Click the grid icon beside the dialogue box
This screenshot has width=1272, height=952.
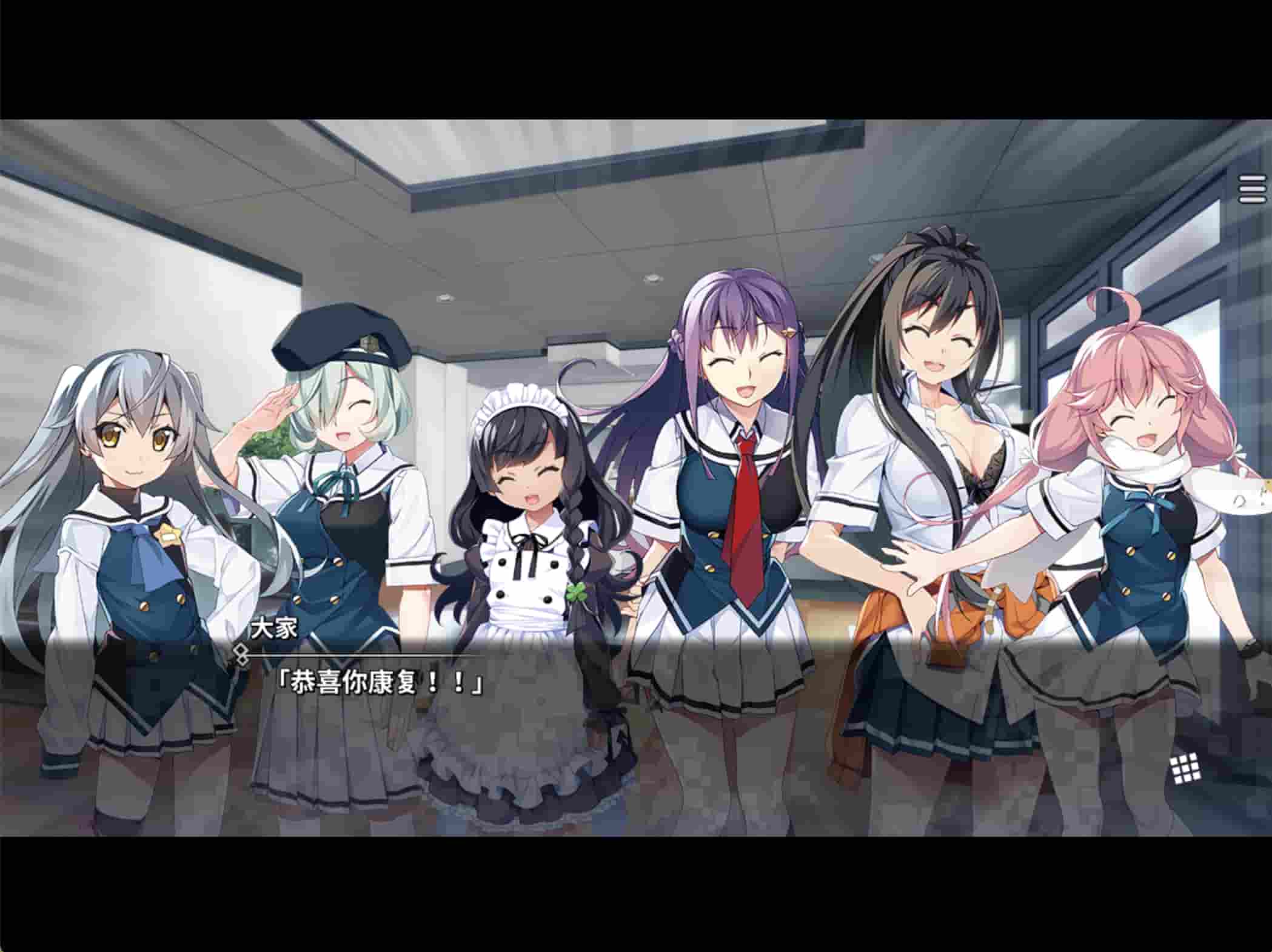point(1186,769)
